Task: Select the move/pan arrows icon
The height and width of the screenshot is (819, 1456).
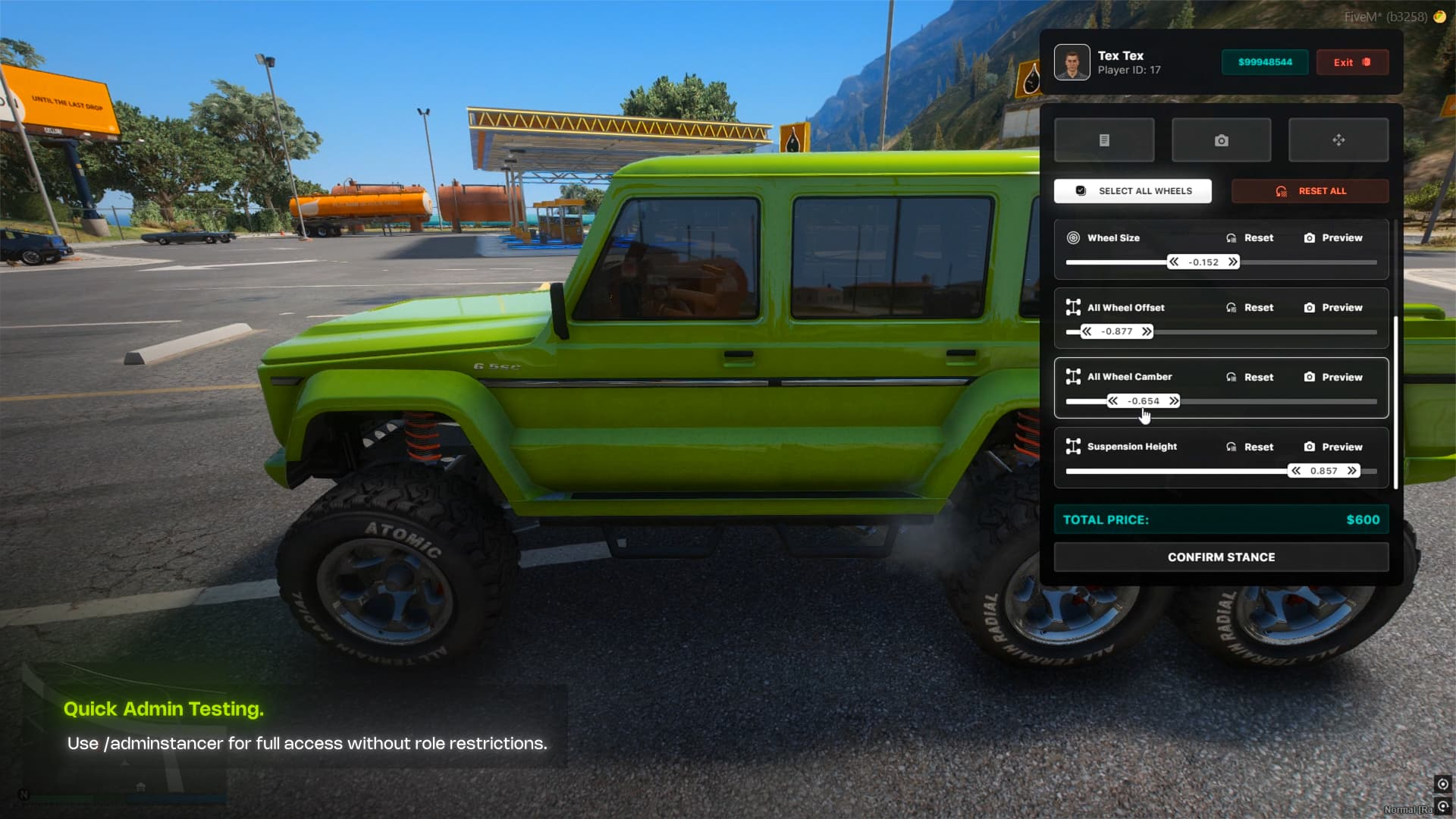Action: 1338,140
